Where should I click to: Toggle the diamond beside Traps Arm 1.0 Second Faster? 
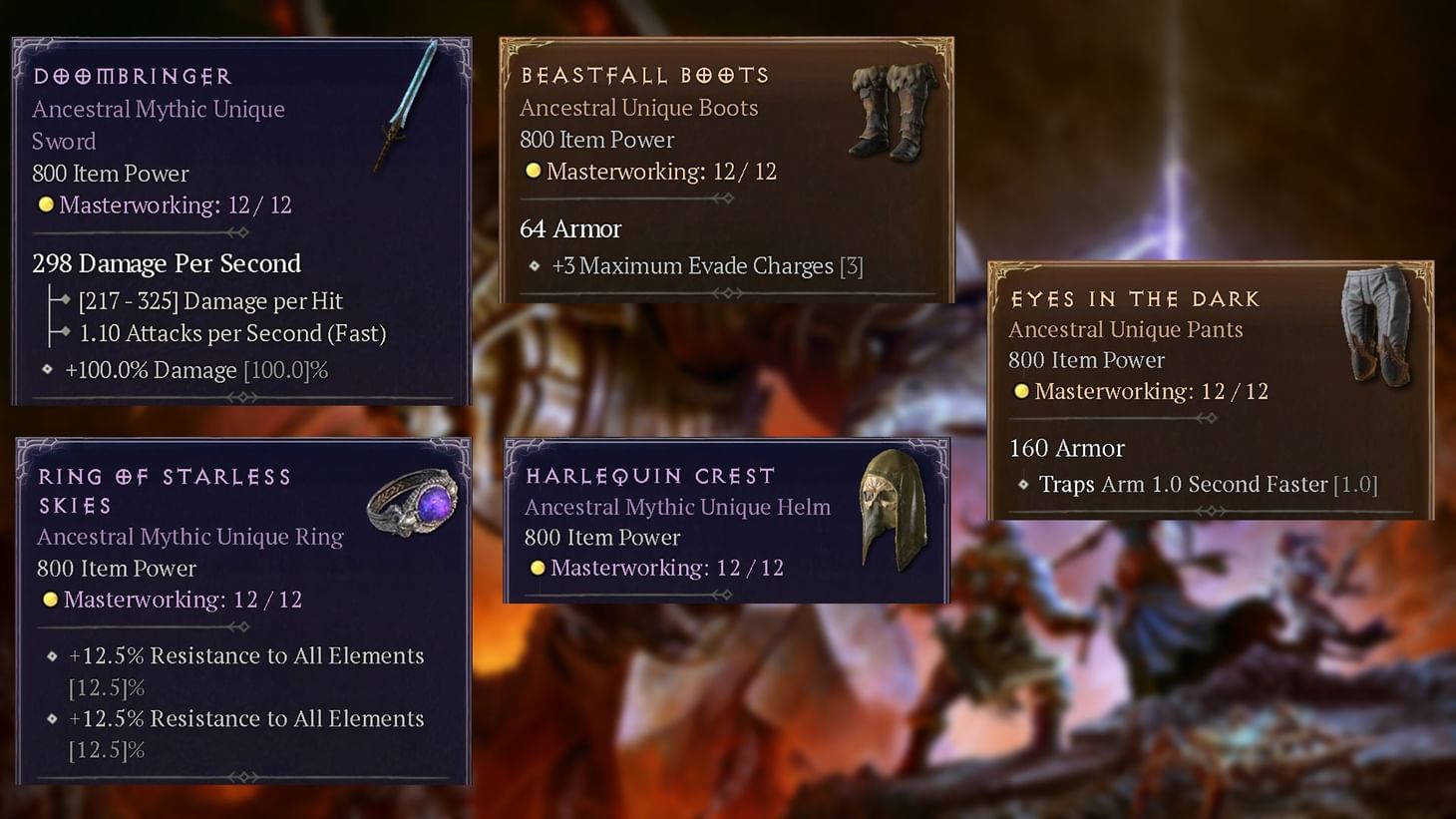click(1022, 485)
